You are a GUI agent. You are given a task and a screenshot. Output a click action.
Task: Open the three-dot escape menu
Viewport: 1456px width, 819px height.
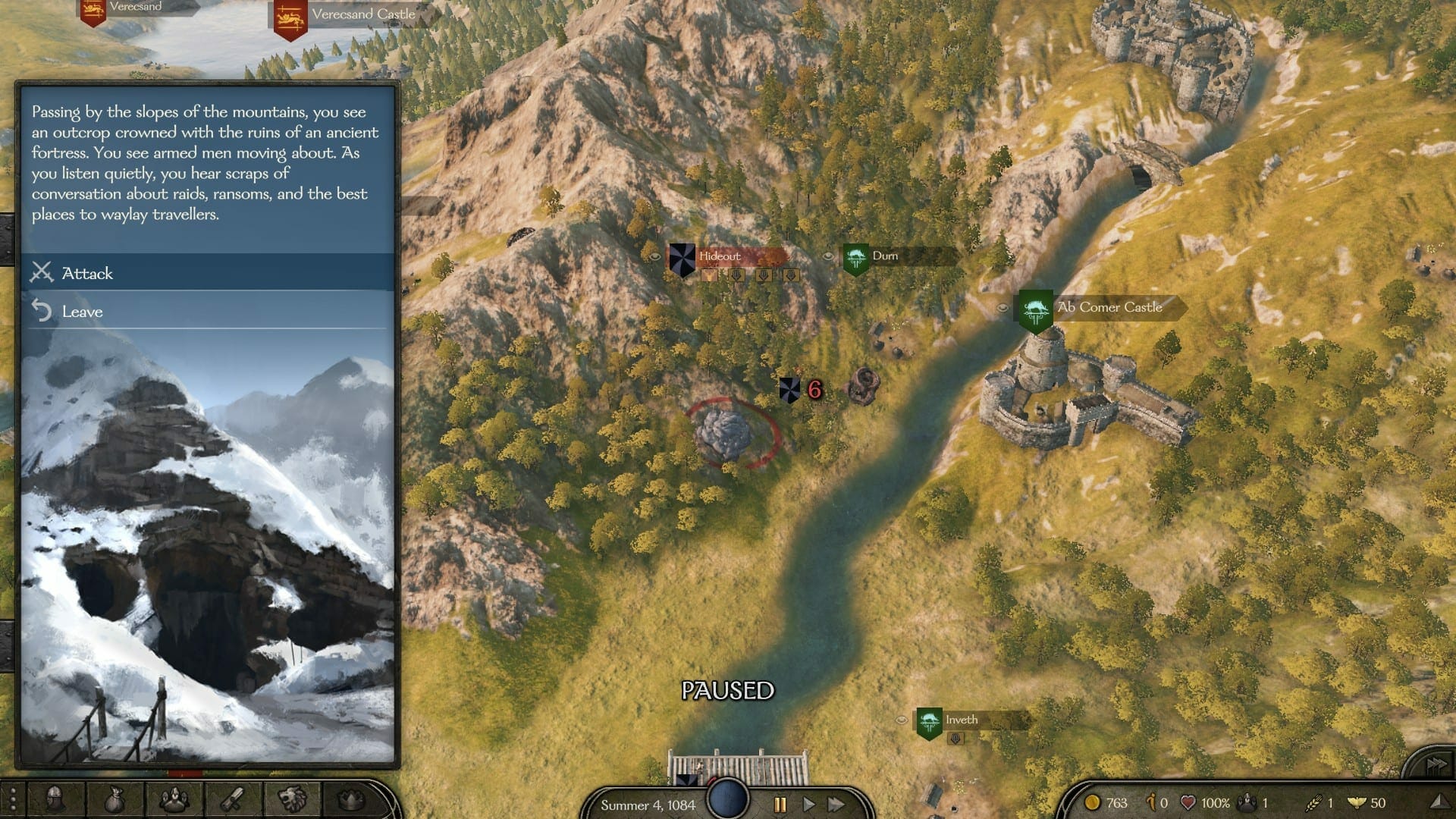coord(12,800)
